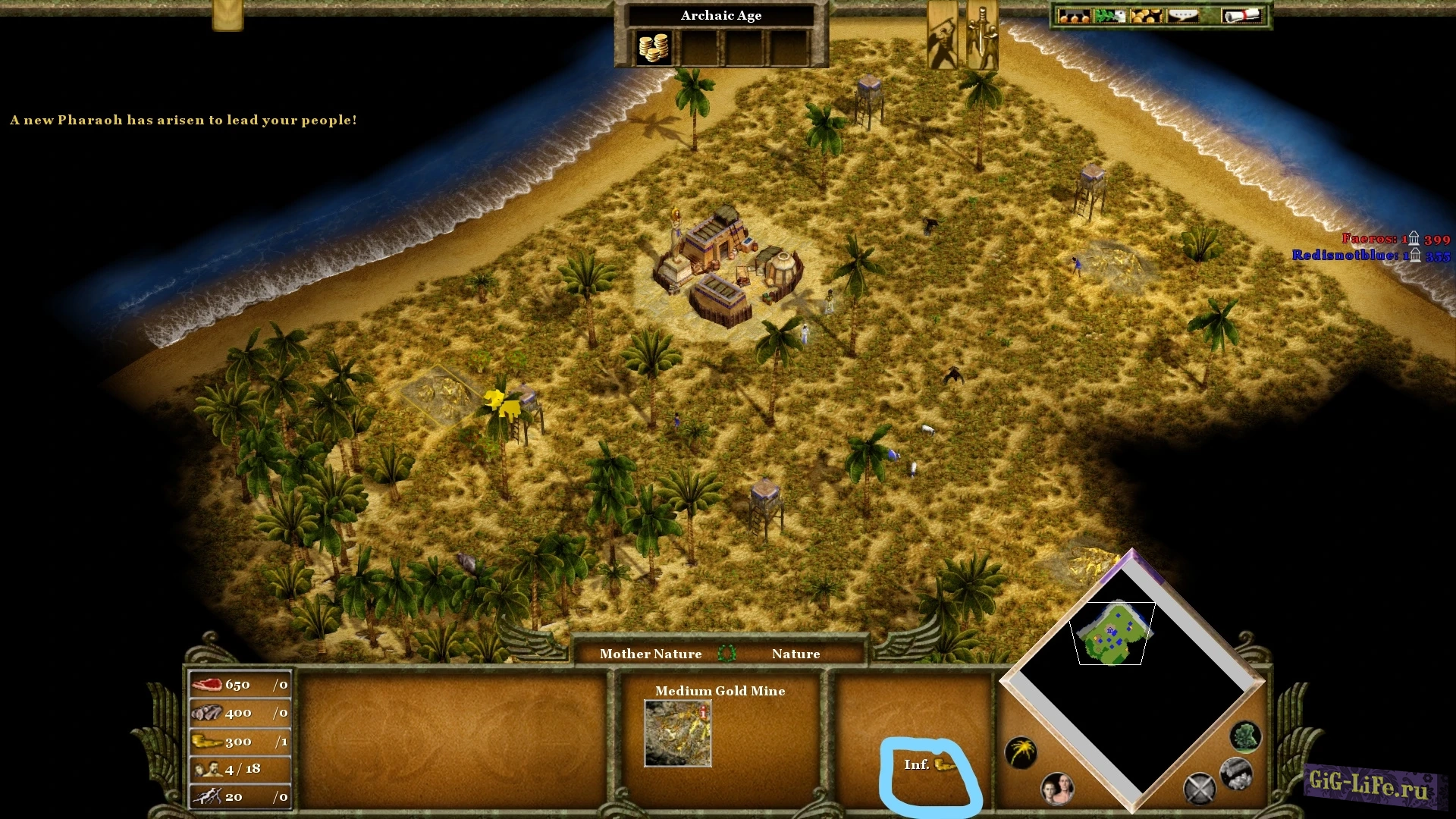Open the objectives scroll in top toolbar
1456x819 pixels.
(x=1244, y=15)
